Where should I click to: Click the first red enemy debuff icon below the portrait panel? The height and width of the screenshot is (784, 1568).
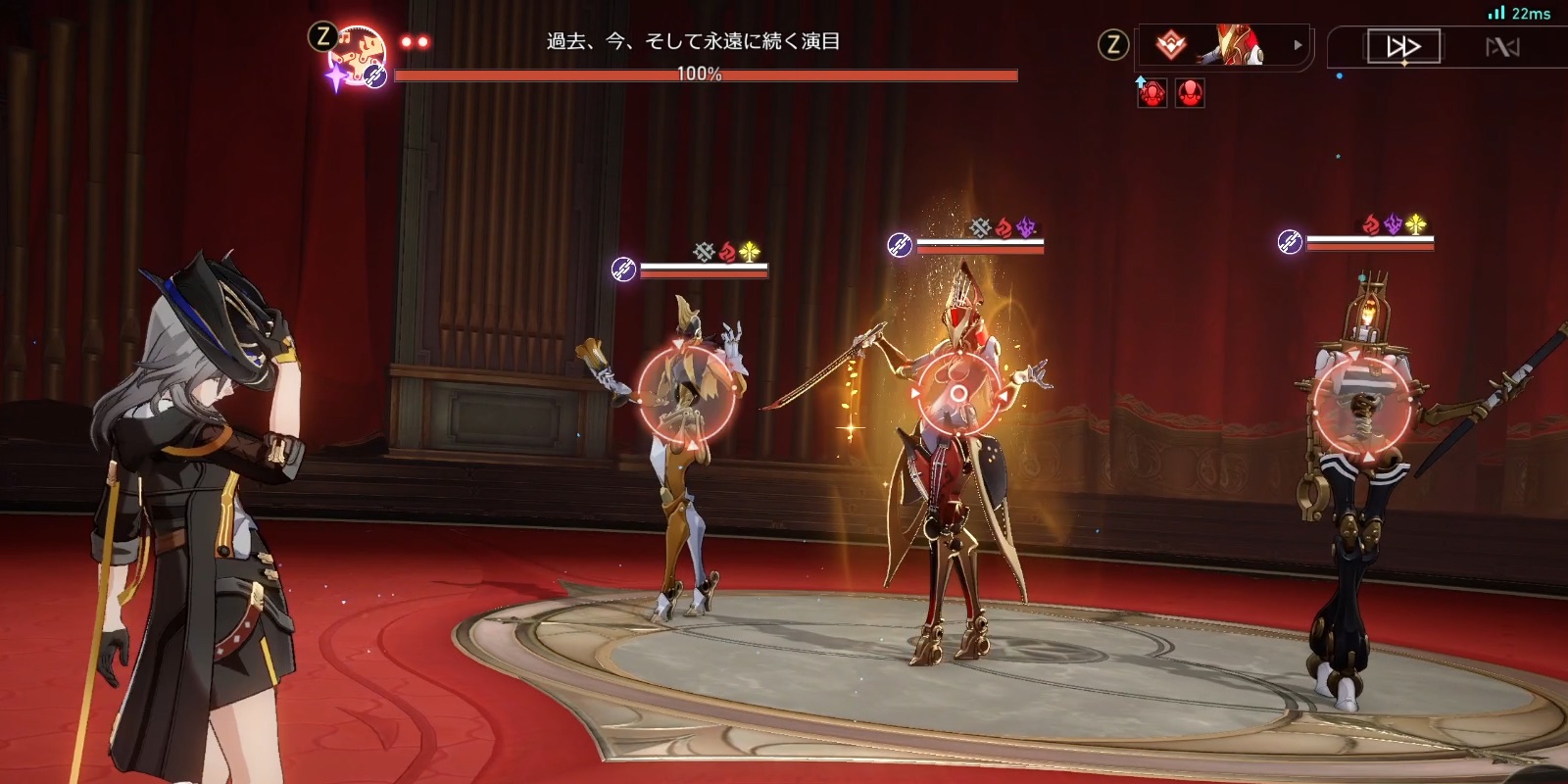tap(1151, 91)
